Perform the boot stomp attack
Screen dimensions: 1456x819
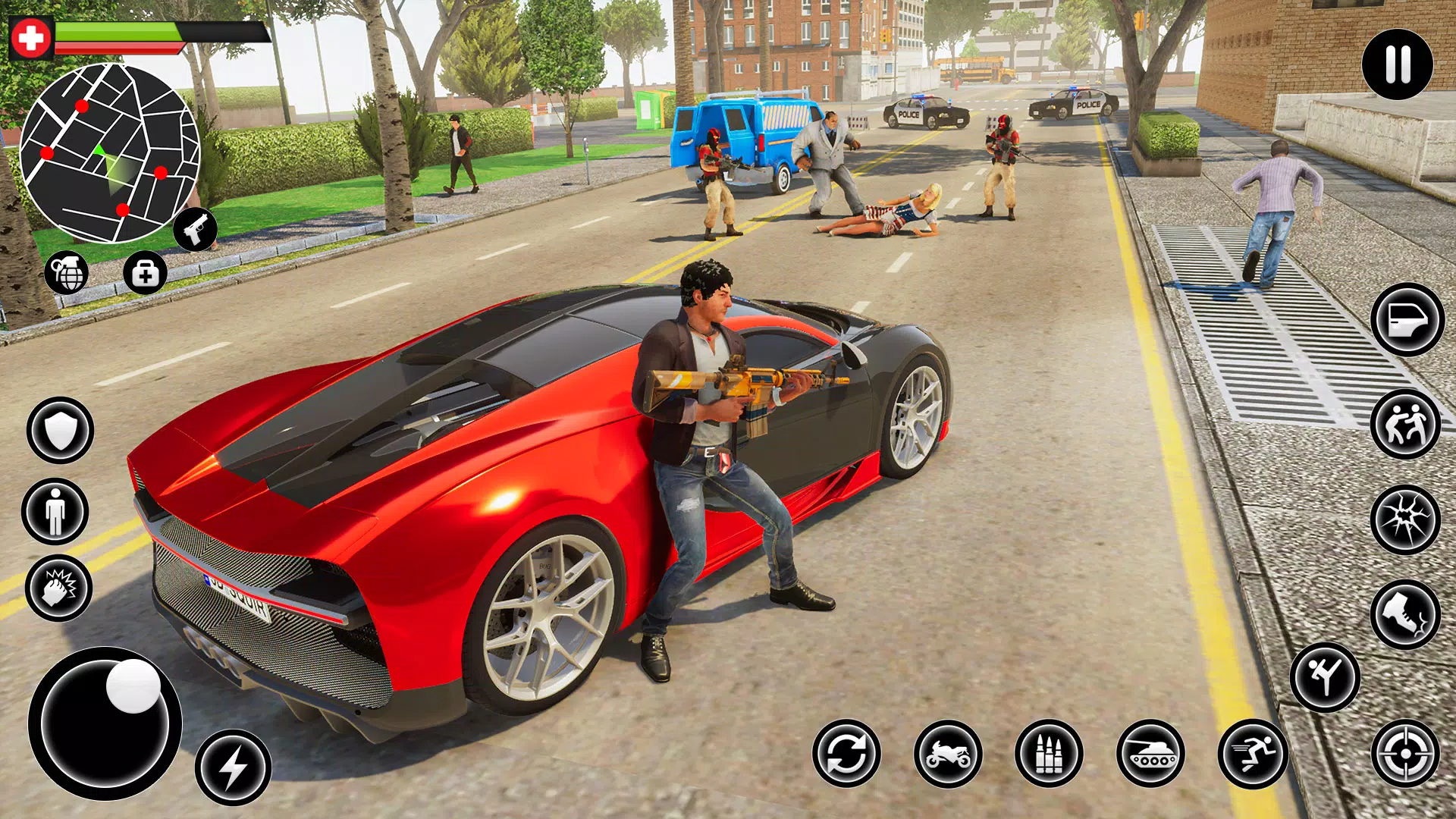pos(1405,613)
